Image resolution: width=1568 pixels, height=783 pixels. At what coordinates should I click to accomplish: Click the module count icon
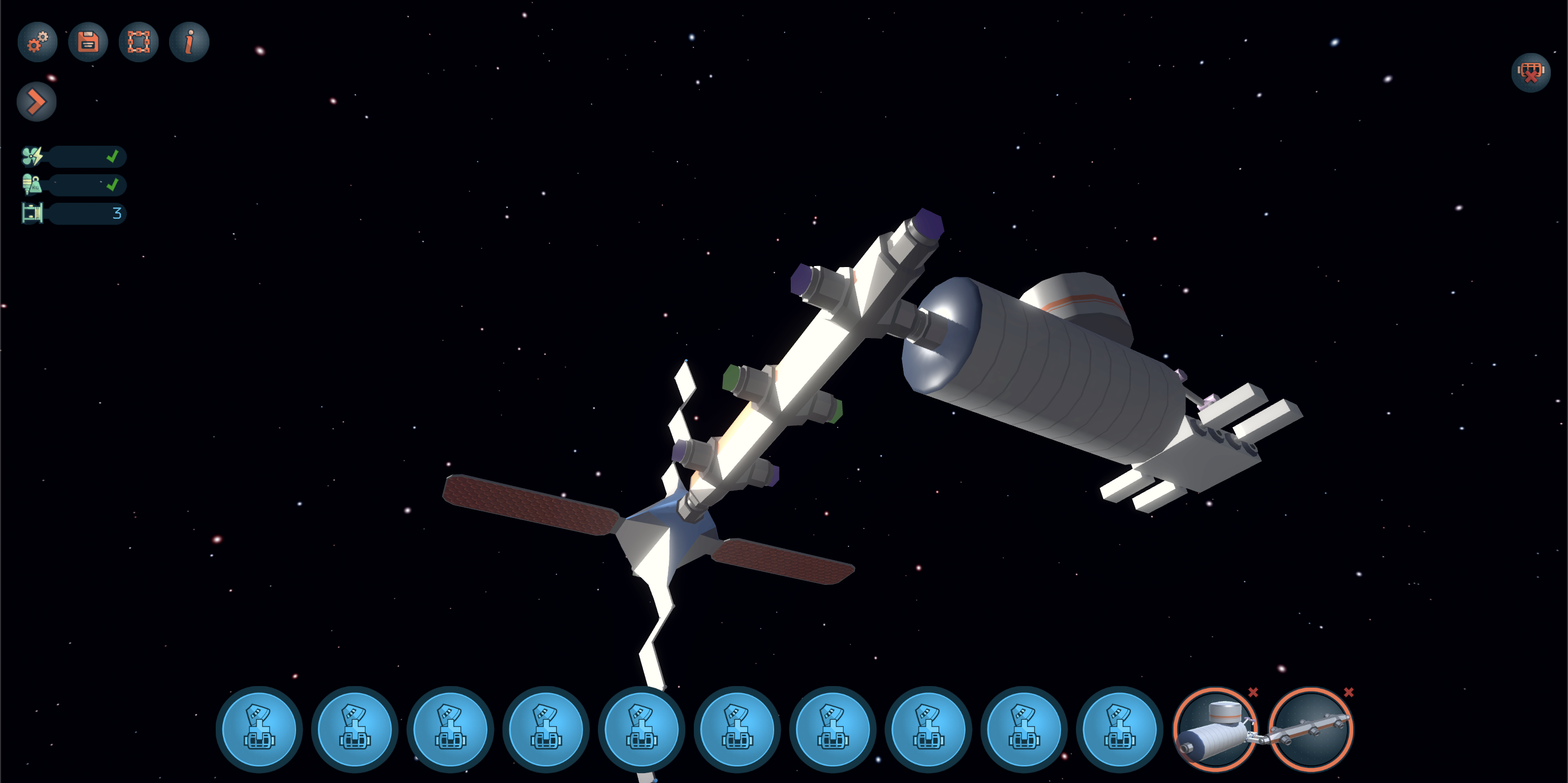tap(32, 214)
